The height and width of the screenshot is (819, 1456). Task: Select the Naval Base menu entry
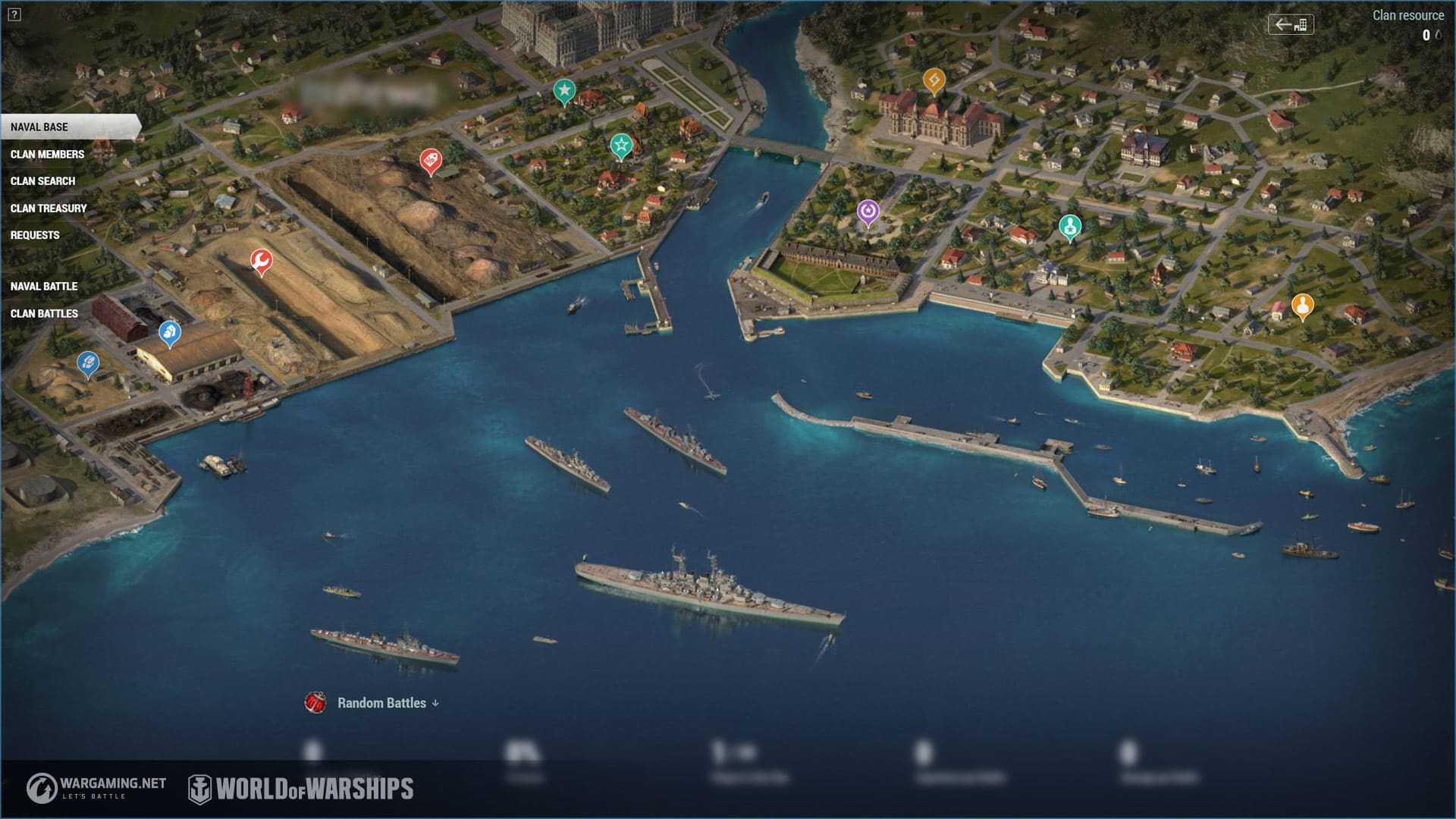39,127
